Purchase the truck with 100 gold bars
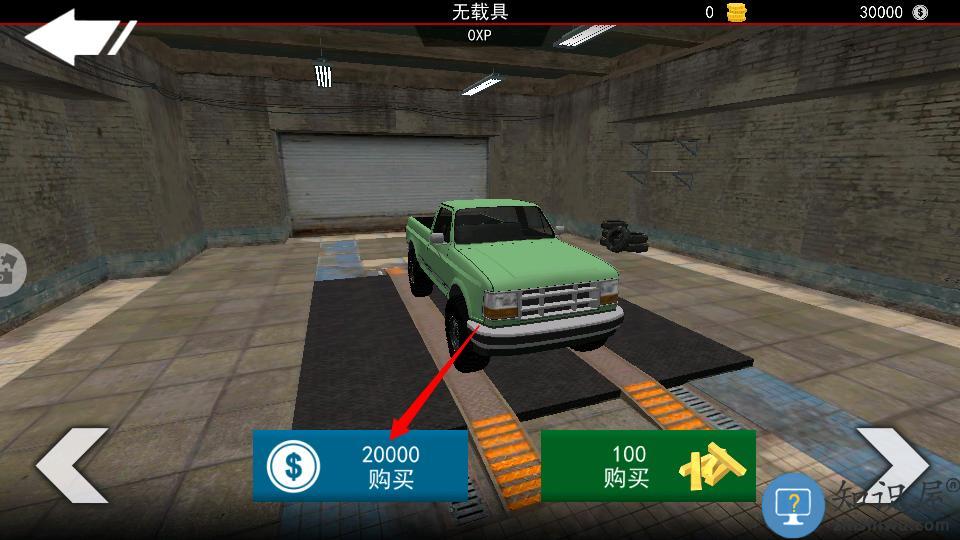Image resolution: width=960 pixels, height=540 pixels. (648, 466)
